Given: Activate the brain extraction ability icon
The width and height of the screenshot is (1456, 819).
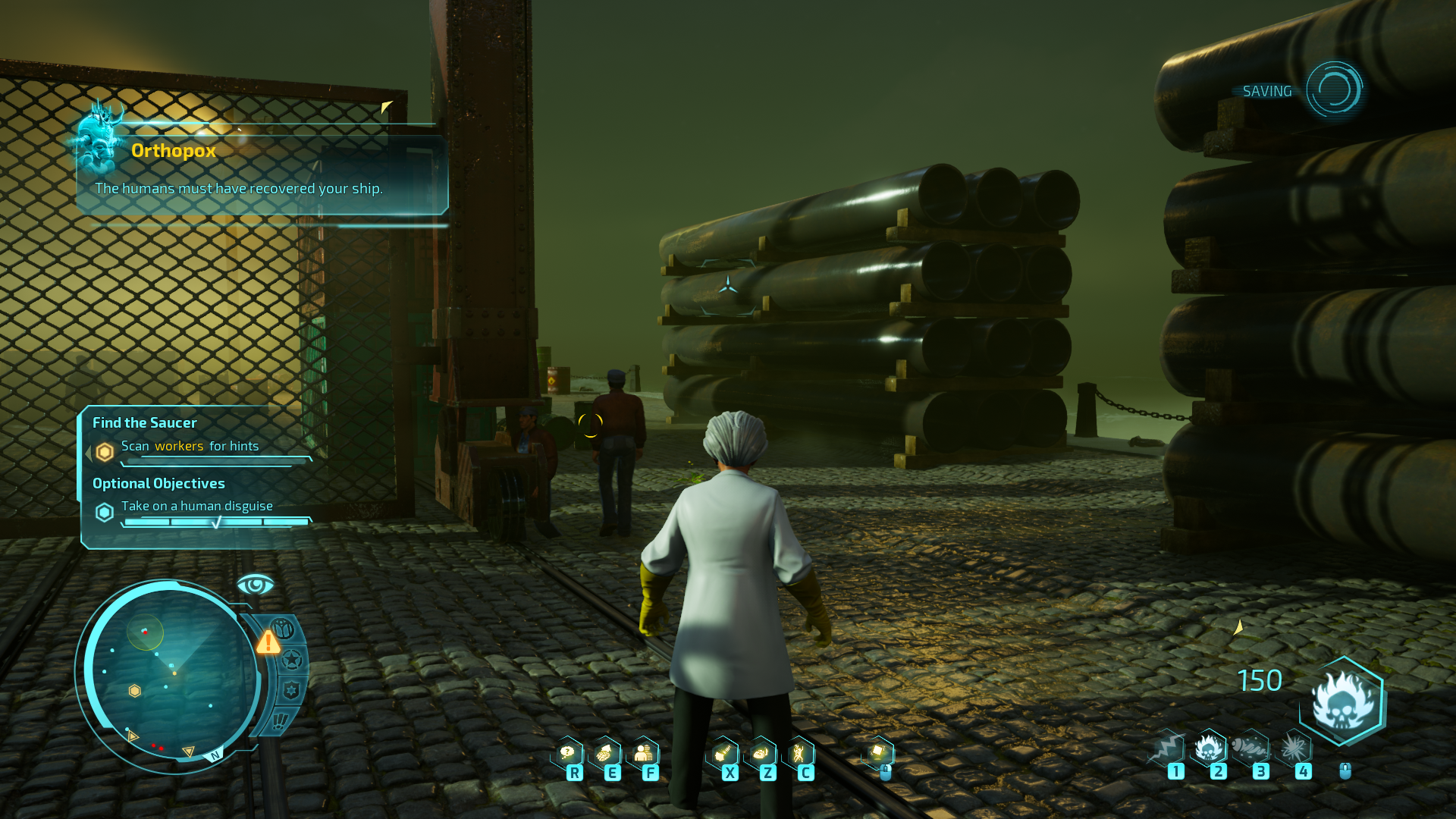Looking at the screenshot, I should coord(605,753).
